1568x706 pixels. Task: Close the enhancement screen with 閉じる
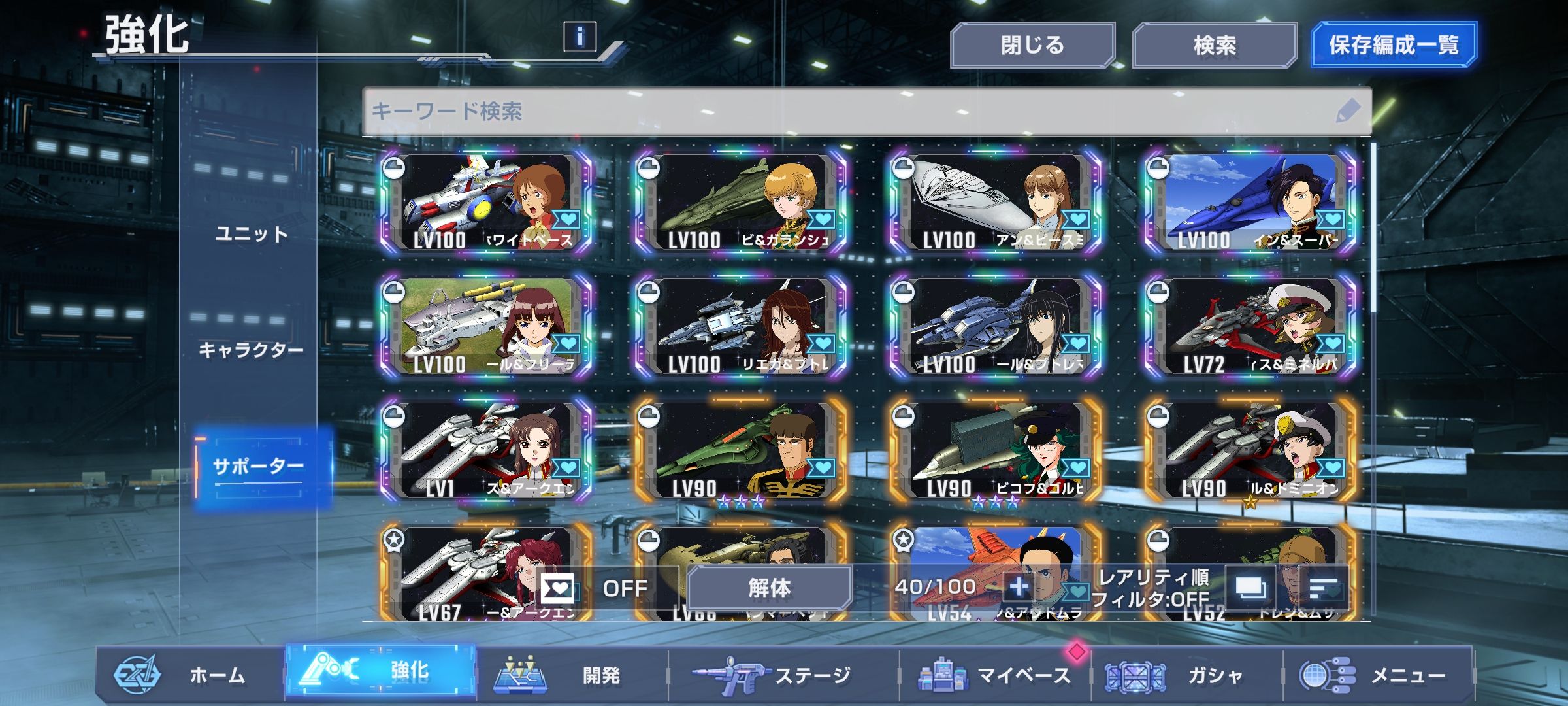[x=1032, y=45]
